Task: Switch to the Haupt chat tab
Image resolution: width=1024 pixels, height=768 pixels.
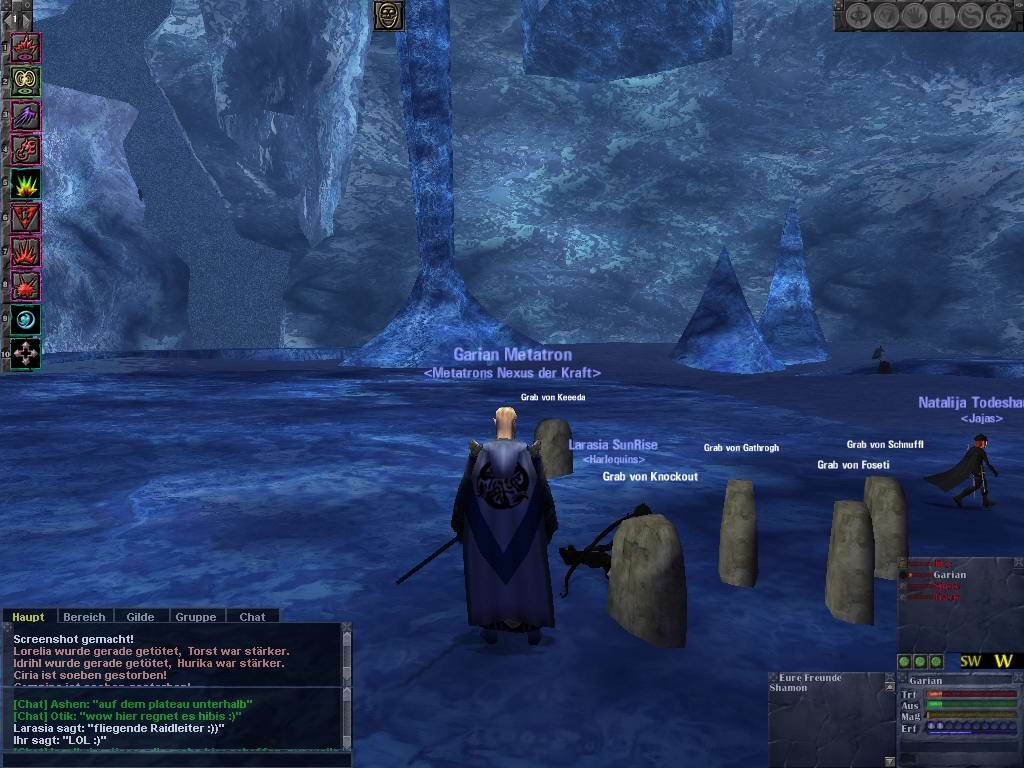Action: coord(28,617)
